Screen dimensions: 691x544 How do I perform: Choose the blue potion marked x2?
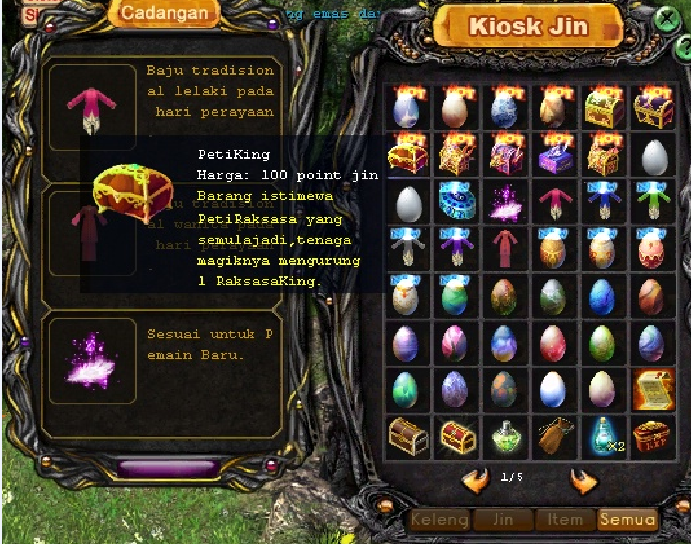click(603, 436)
